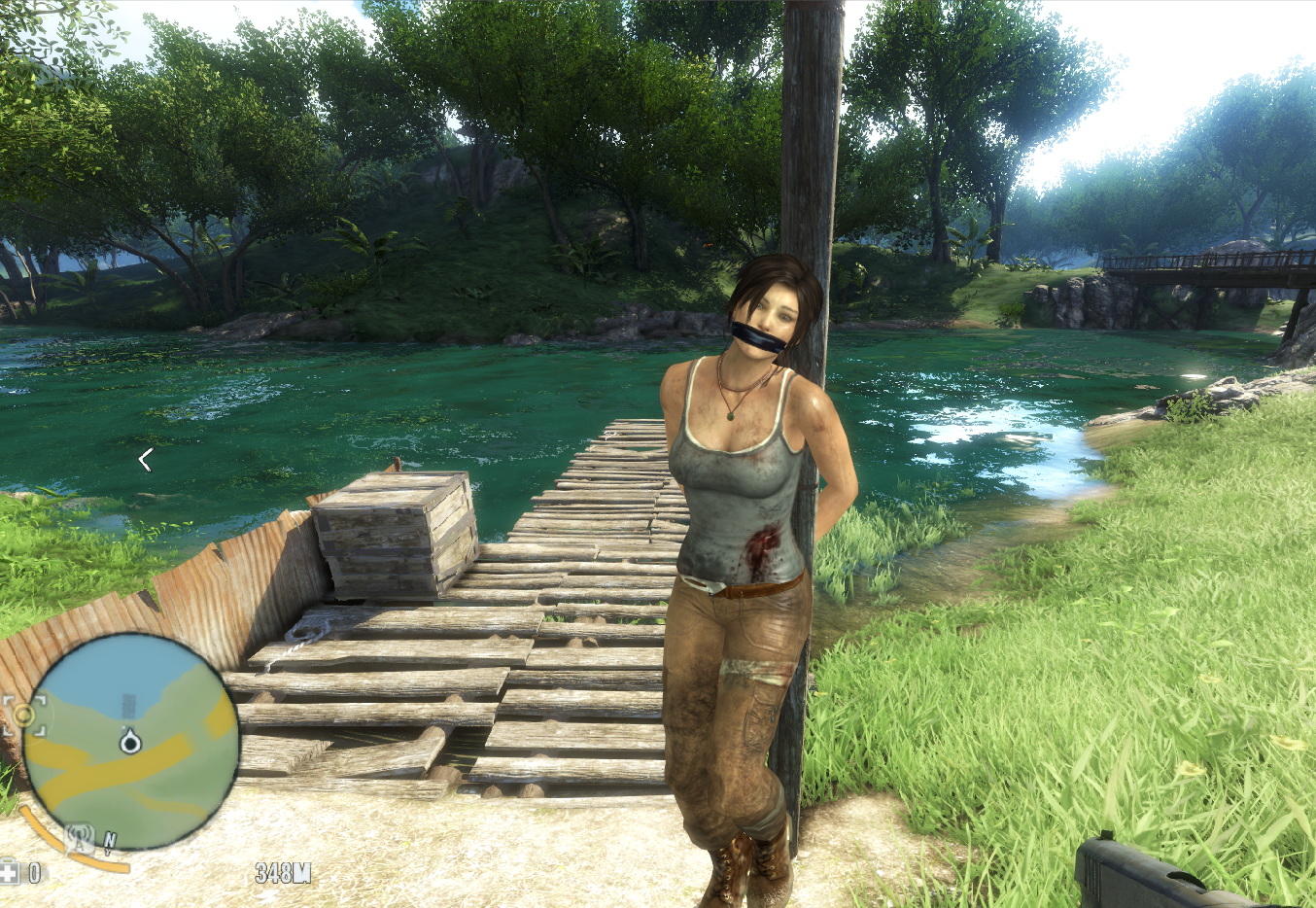Select the player arrow on the minimap
This screenshot has height=908, width=1316.
(129, 742)
